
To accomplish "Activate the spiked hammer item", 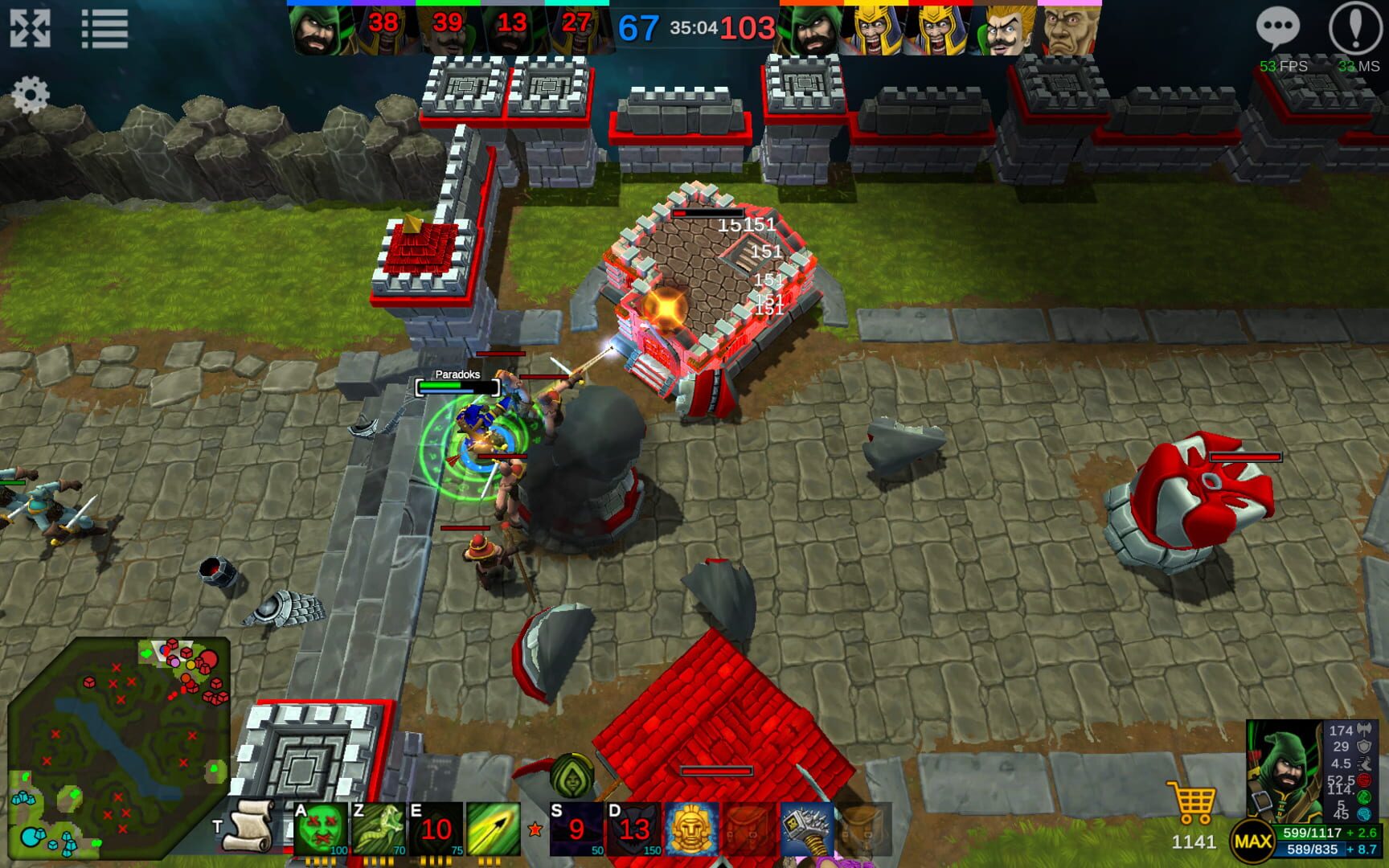I will point(808,828).
